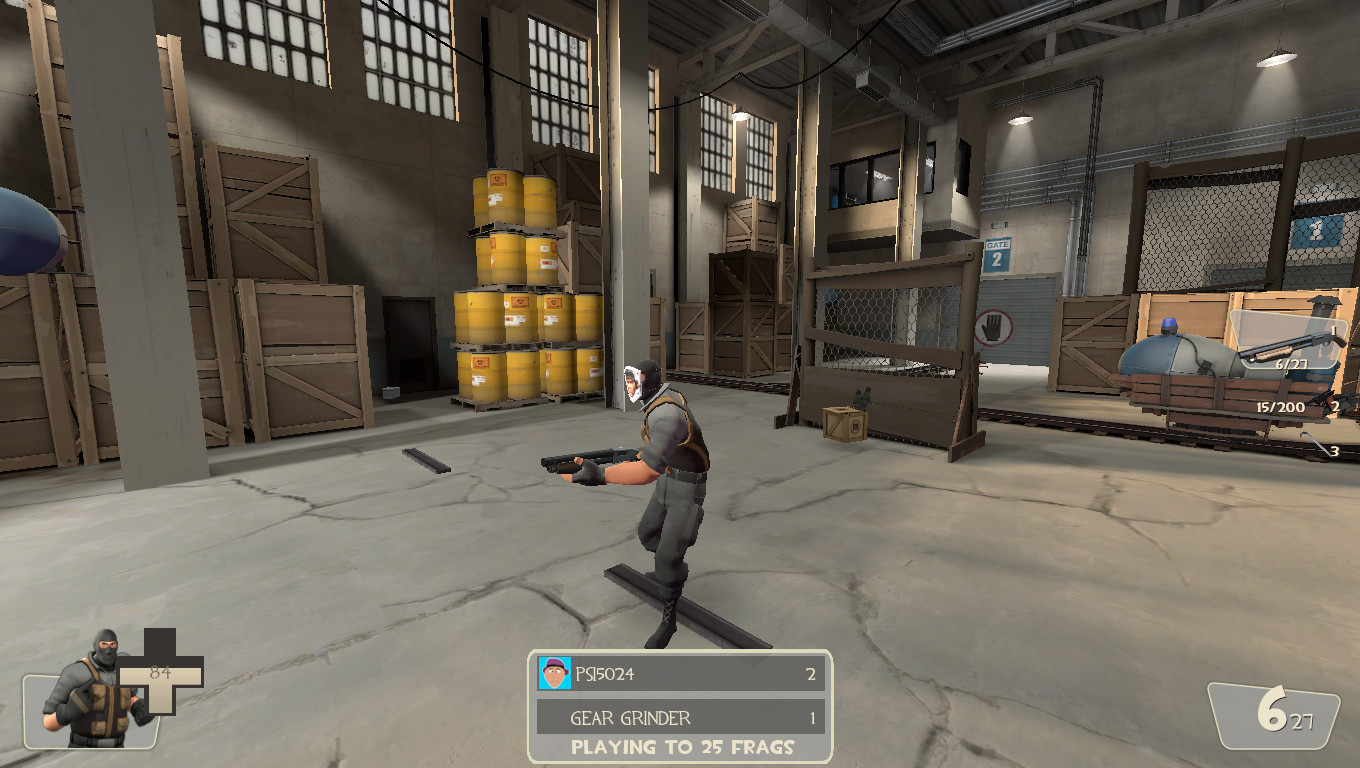Select the GEAR GRINDER scoreboard row
The height and width of the screenshot is (768, 1360).
(x=680, y=717)
